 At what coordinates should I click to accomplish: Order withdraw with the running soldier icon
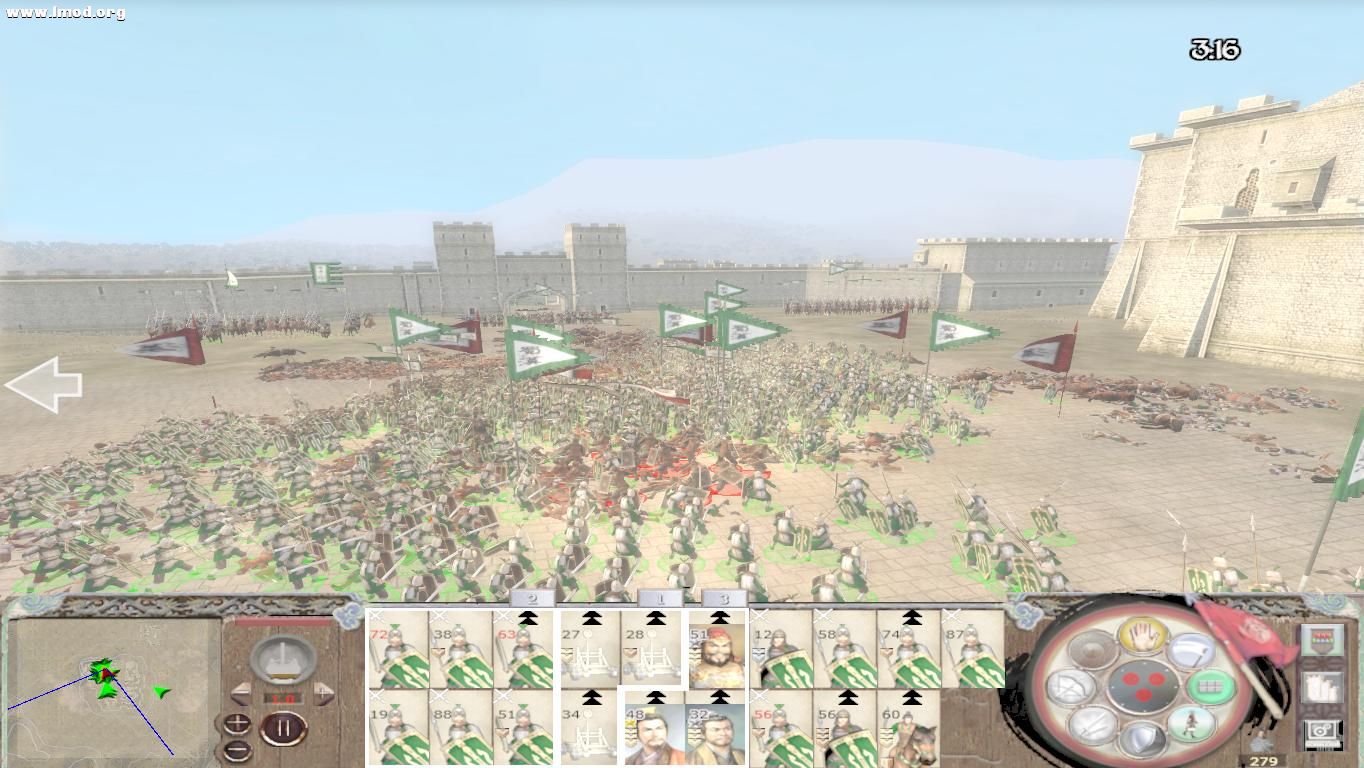(x=1190, y=725)
